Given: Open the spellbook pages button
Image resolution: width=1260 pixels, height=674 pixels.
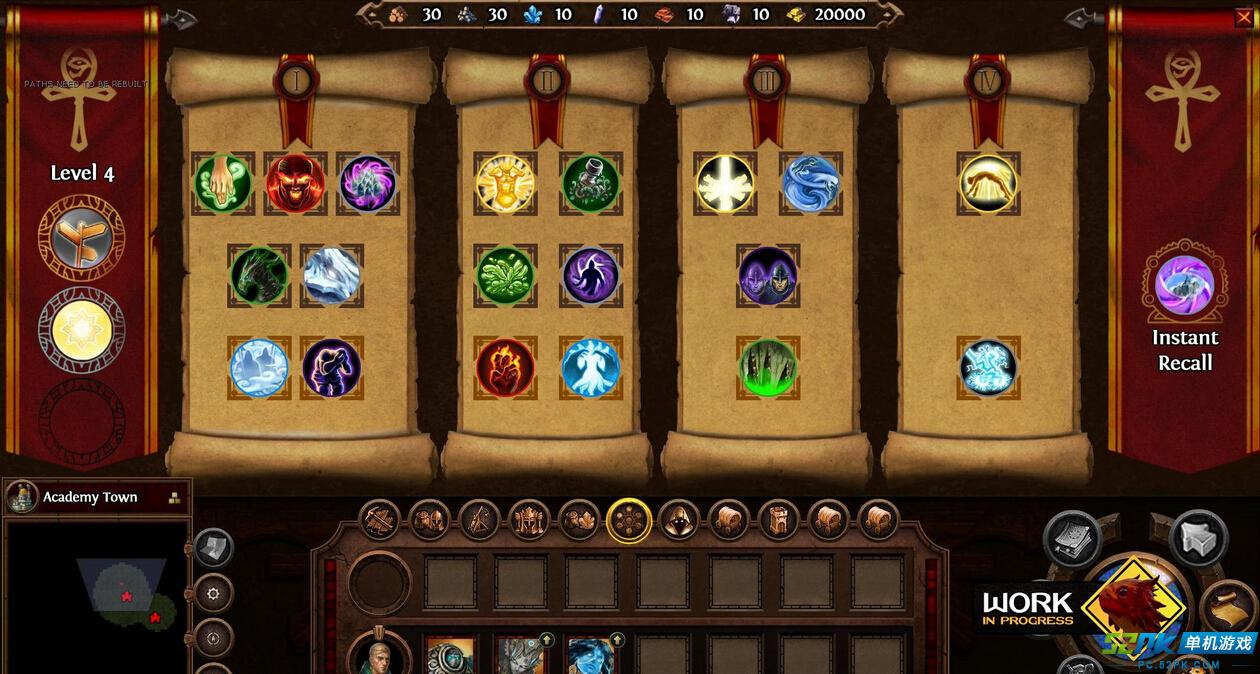Looking at the screenshot, I should pos(1072,539).
